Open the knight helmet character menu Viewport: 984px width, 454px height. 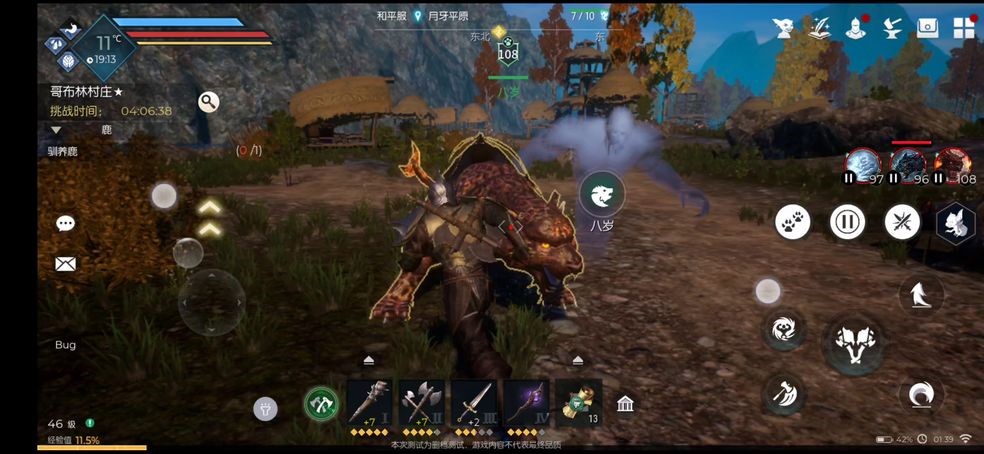pos(856,28)
